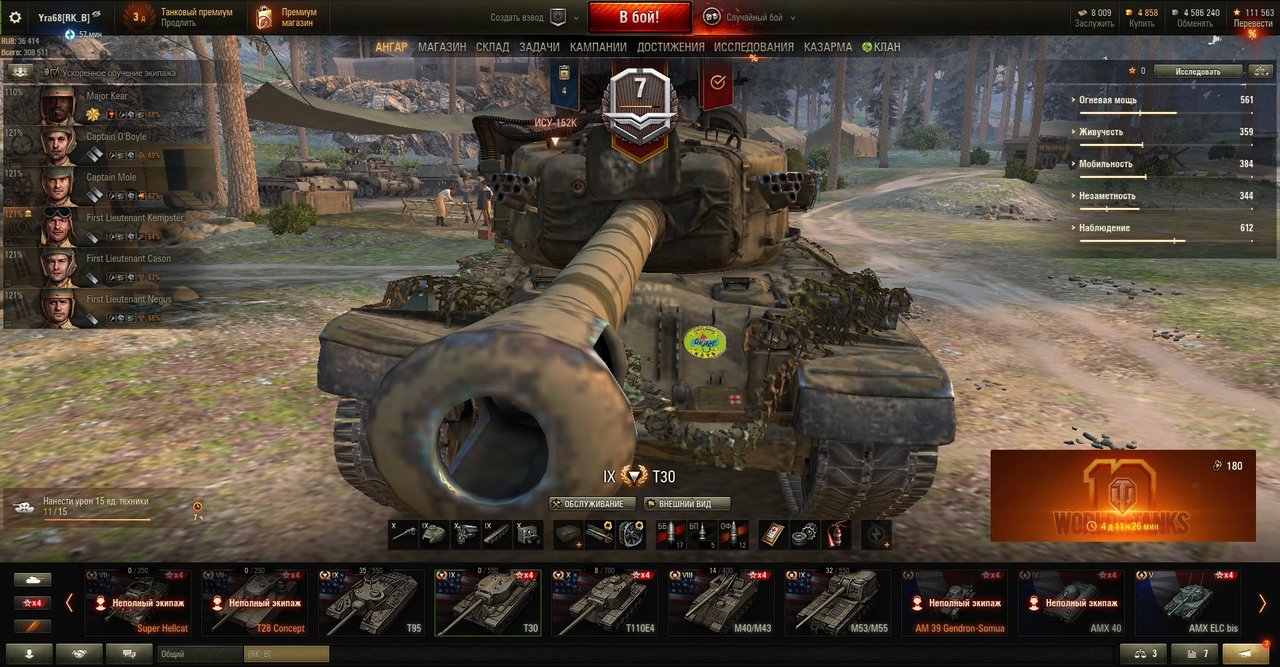The image size is (1280, 667).
Task: Start battle with the red В бой! button
Action: (x=639, y=17)
